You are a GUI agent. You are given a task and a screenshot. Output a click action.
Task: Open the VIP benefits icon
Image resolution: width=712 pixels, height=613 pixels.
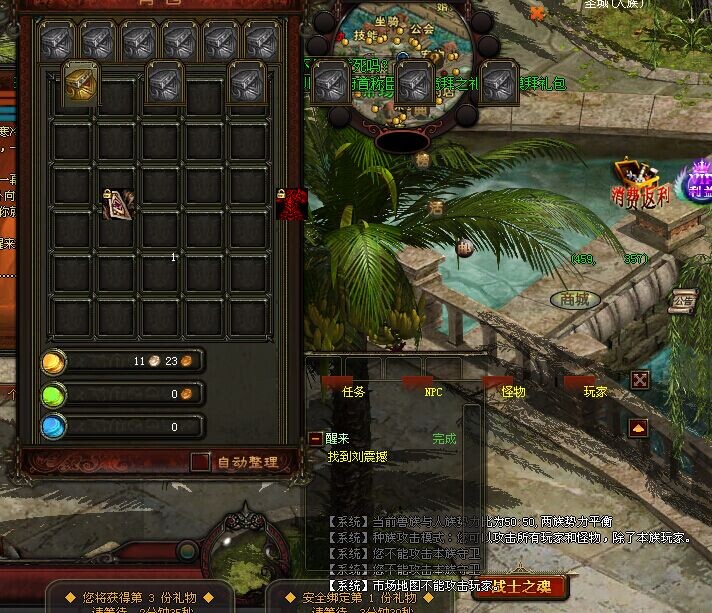point(696,180)
